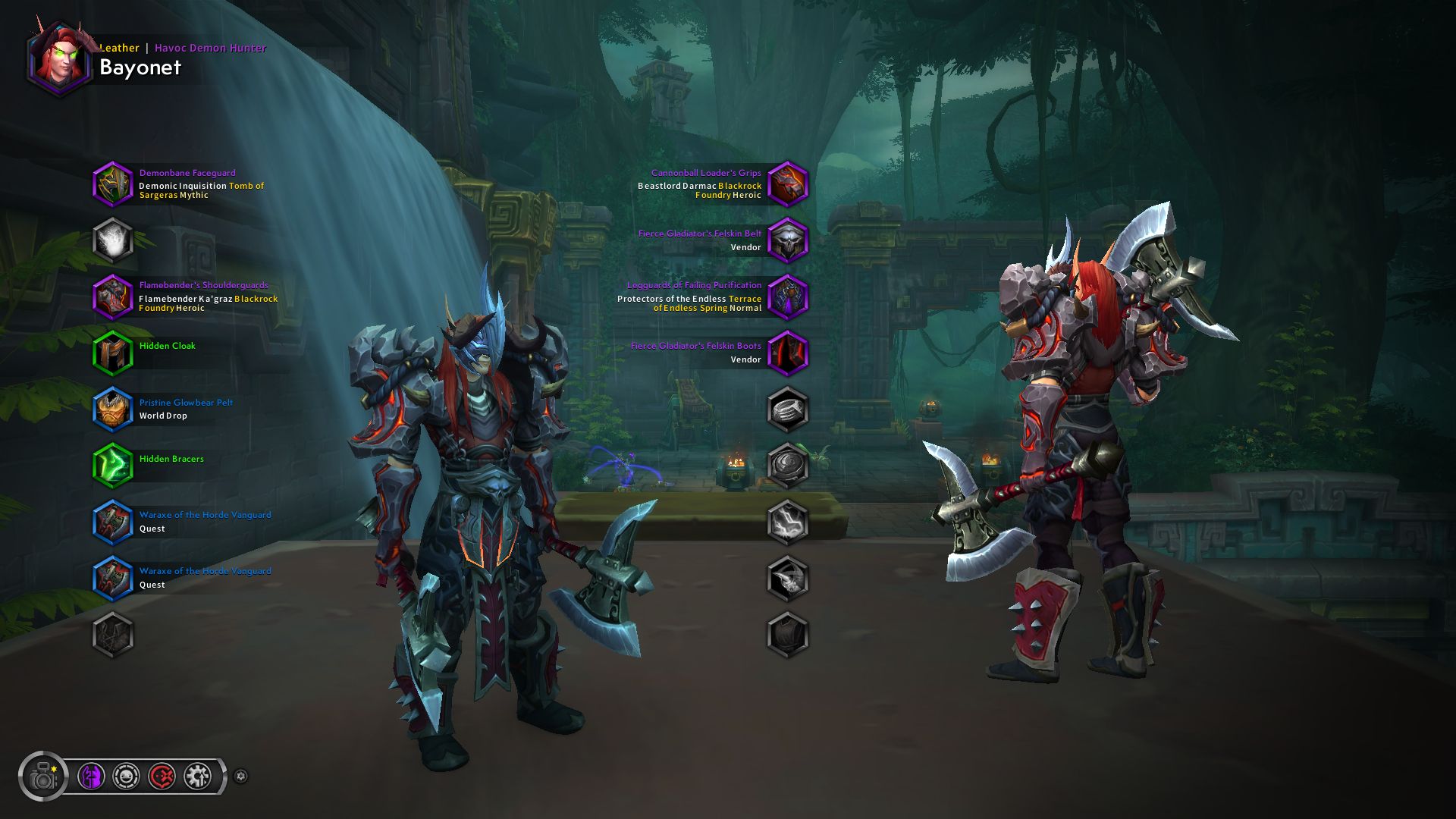Click the Hidden Cloak slot icon

pos(112,353)
